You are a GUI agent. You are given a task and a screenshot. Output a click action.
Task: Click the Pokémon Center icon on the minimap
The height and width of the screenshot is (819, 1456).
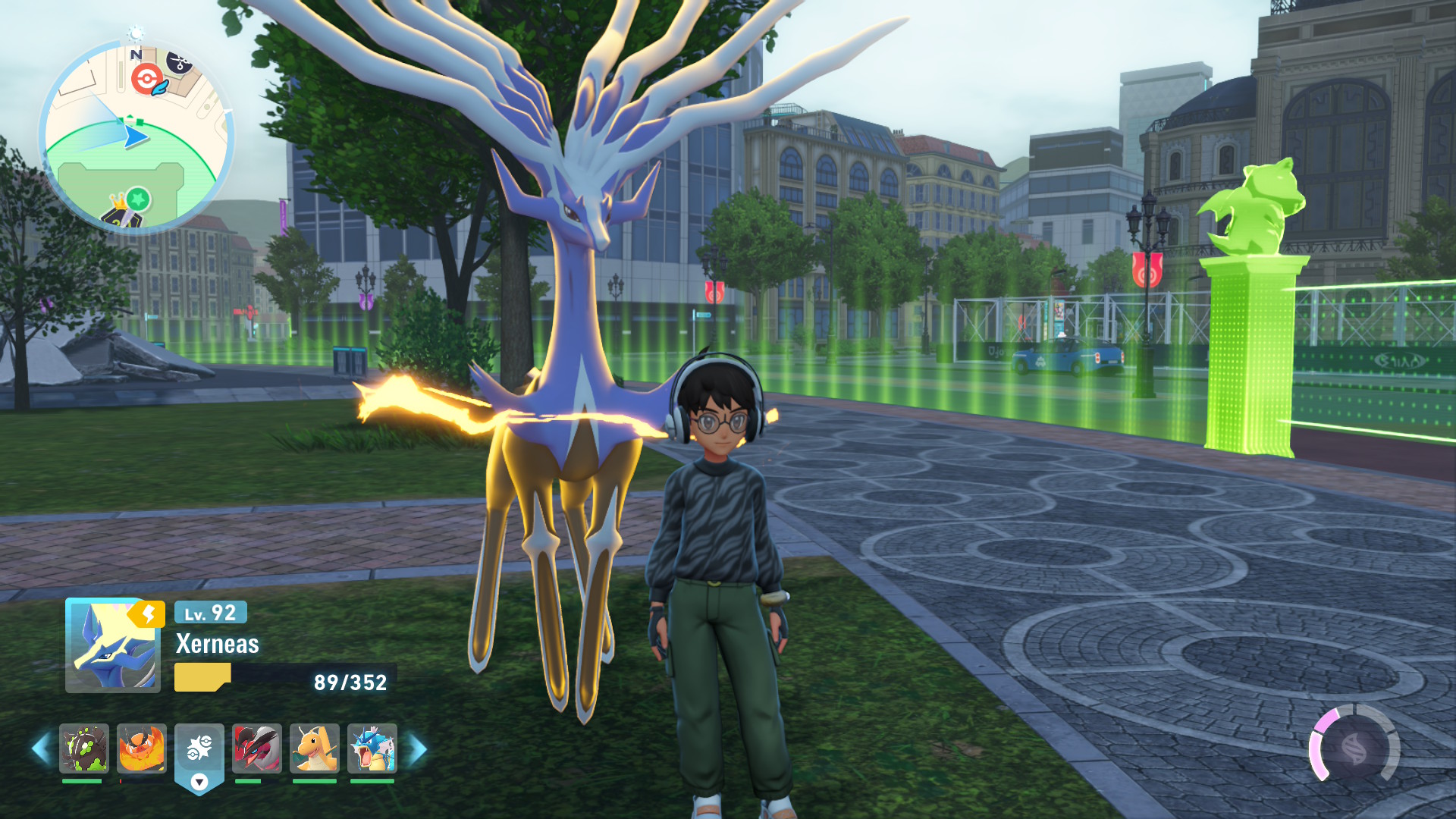tap(148, 77)
